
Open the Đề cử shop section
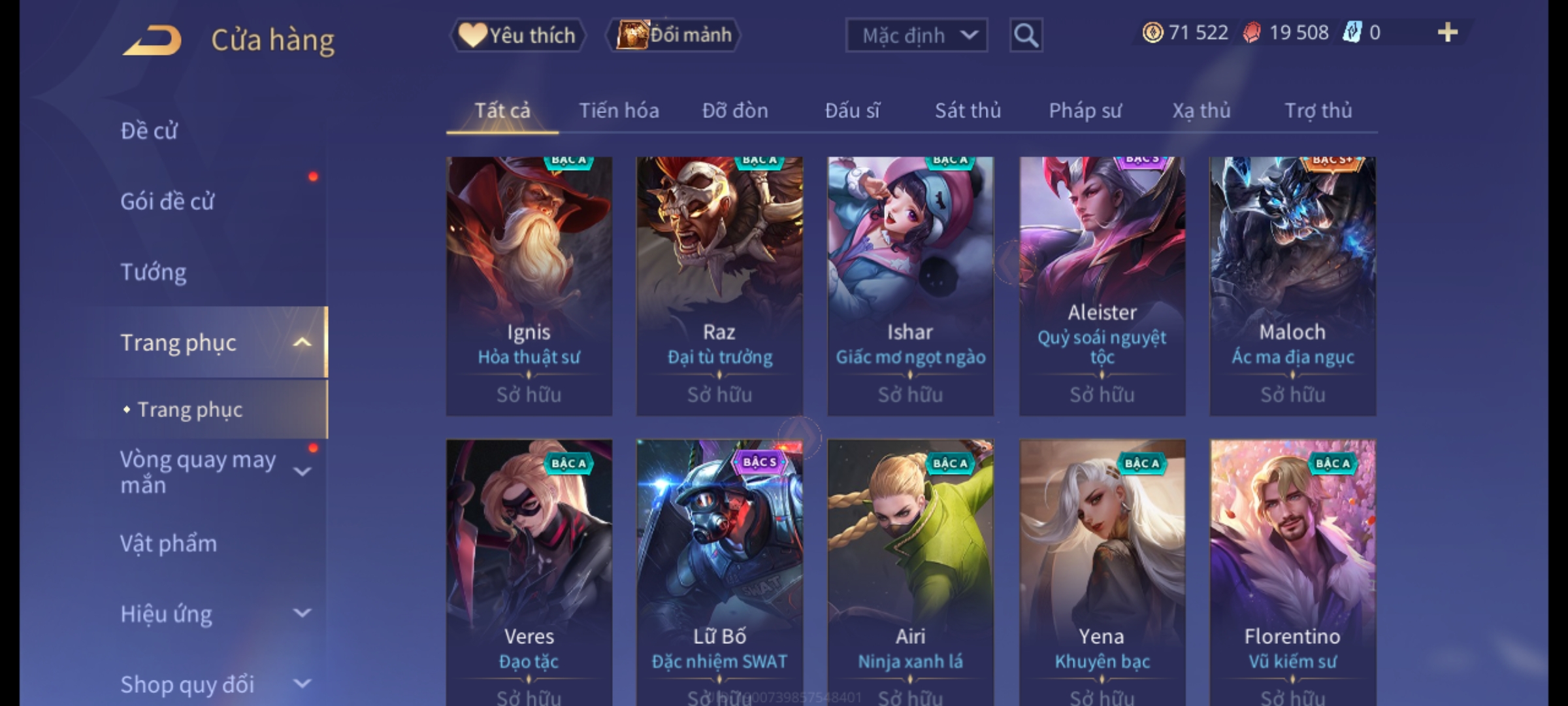(x=149, y=131)
